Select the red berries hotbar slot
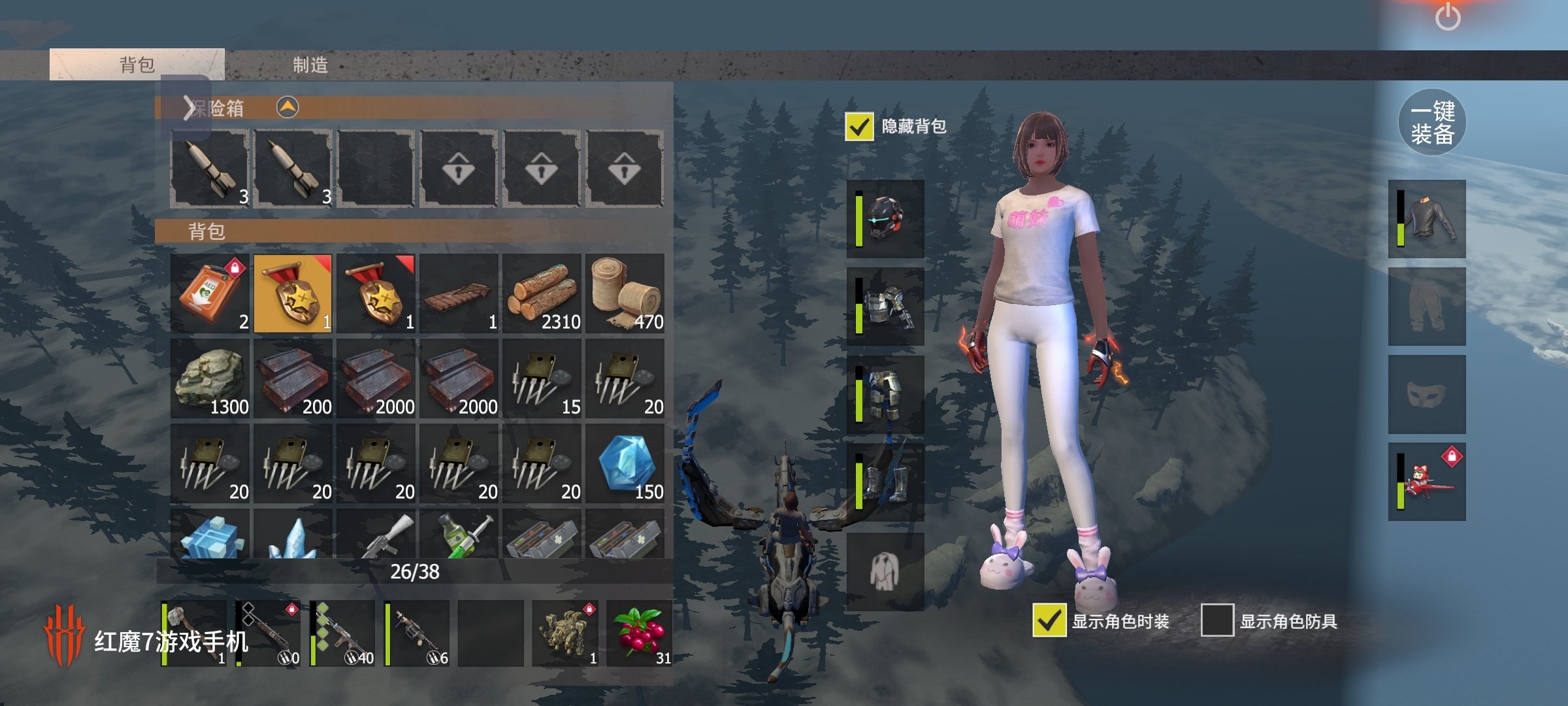The image size is (1568, 706). (x=640, y=633)
